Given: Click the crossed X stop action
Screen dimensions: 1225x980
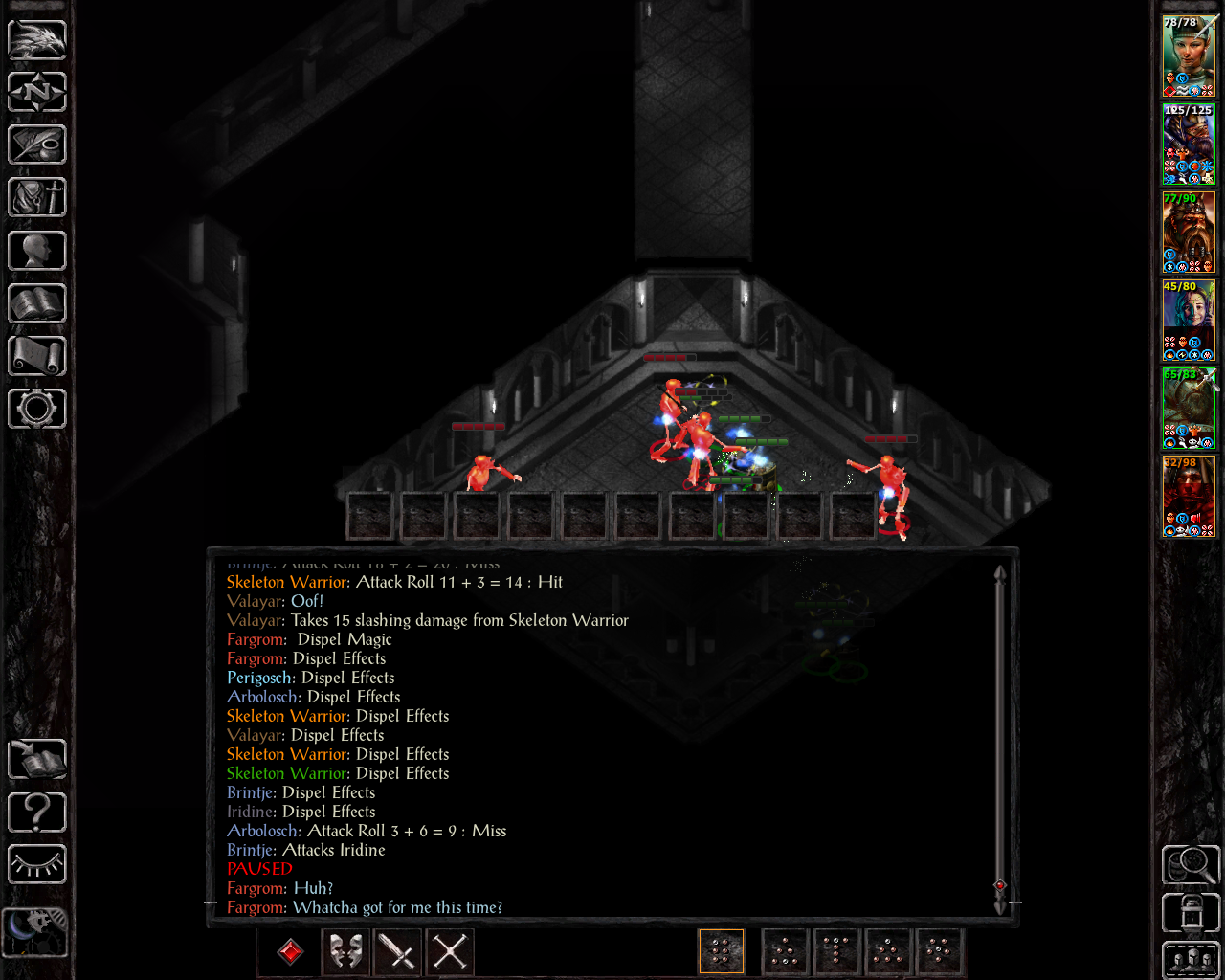Looking at the screenshot, I should coord(450,951).
